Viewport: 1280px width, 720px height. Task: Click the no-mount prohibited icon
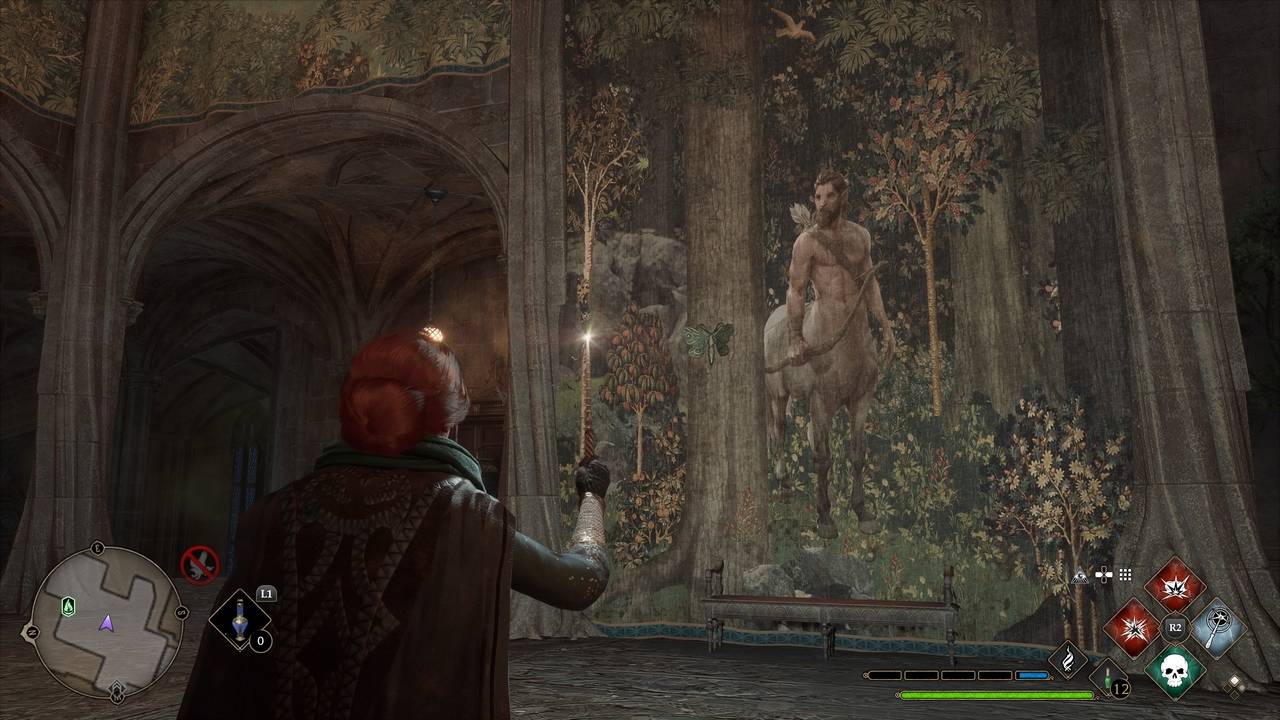pos(199,563)
